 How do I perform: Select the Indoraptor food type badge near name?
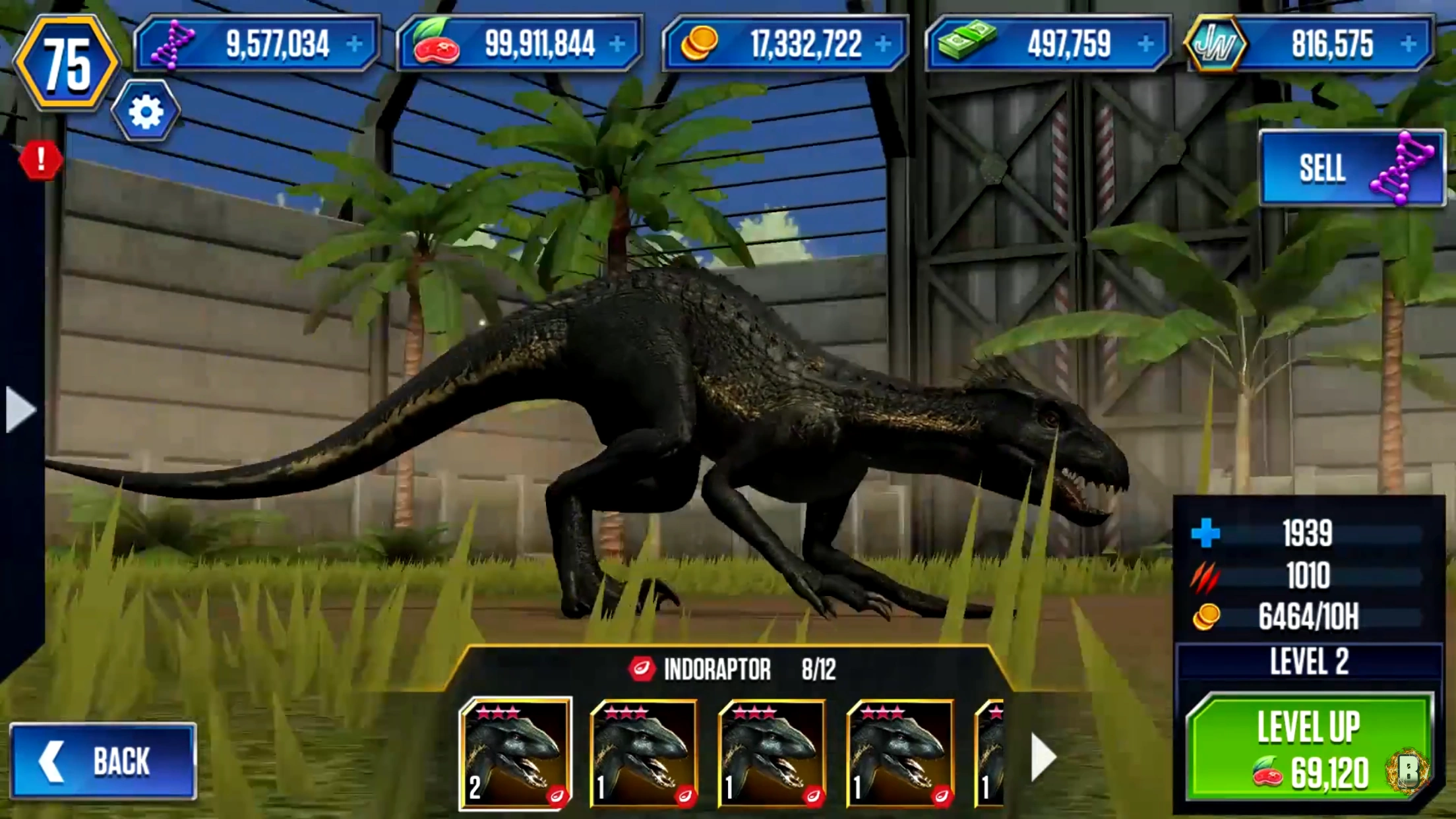(644, 668)
